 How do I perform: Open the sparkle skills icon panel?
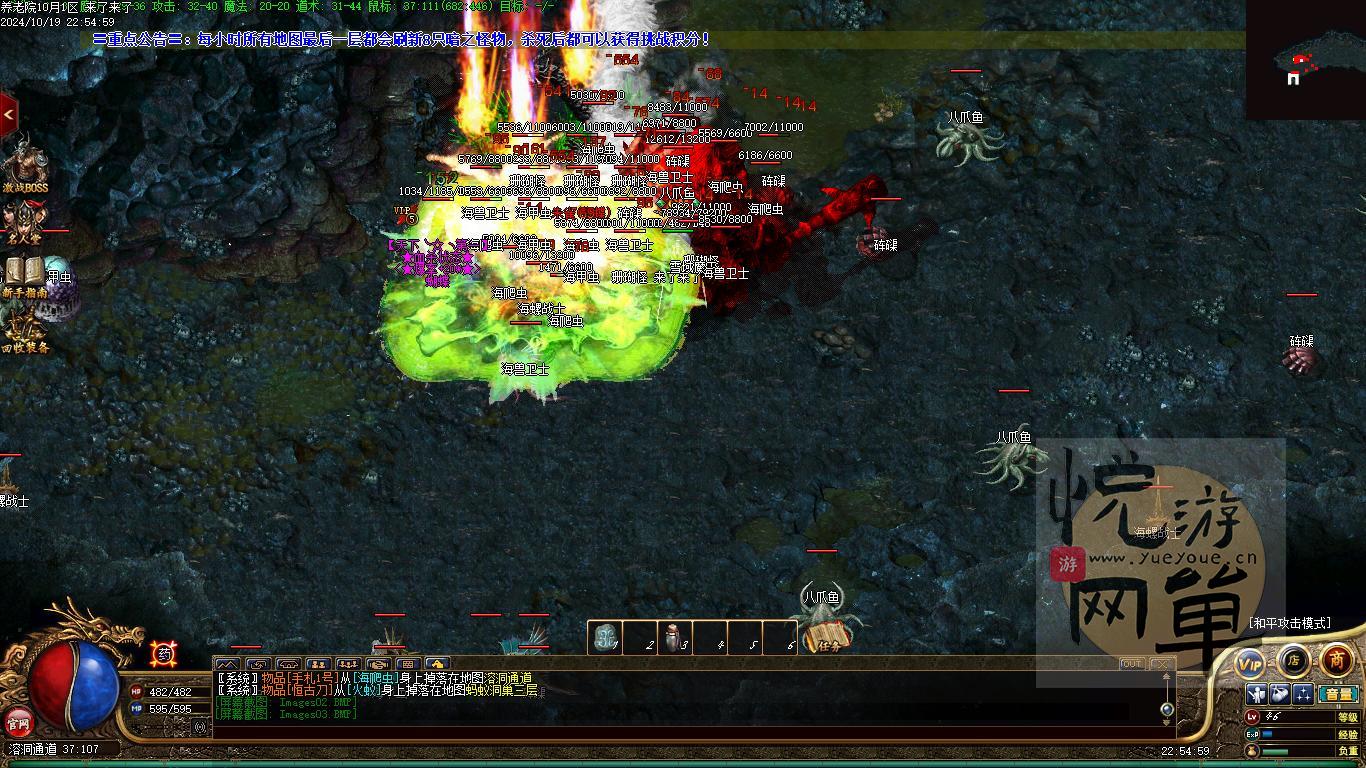1303,694
